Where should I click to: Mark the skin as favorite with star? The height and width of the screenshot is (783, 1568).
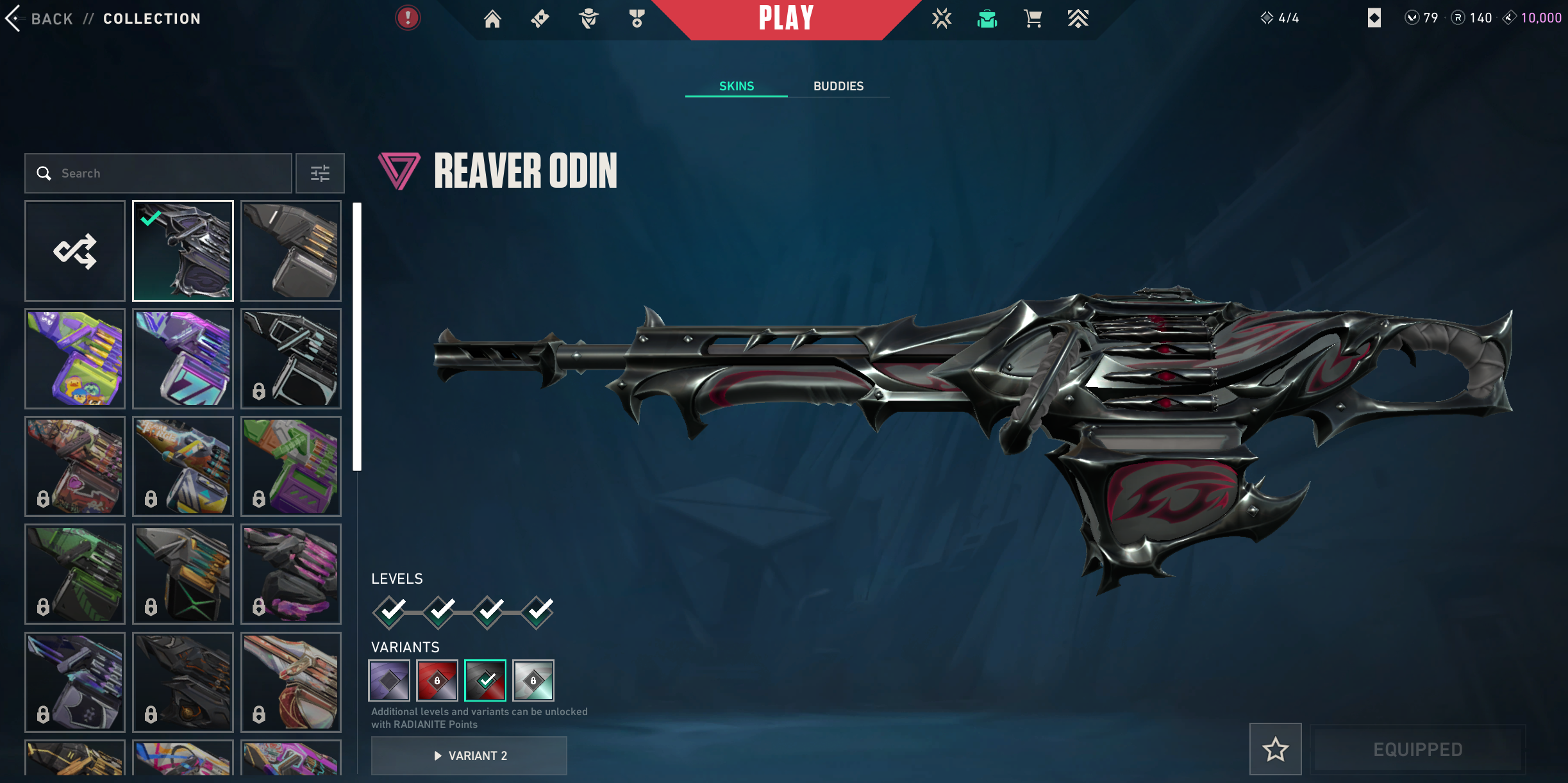pos(1275,749)
